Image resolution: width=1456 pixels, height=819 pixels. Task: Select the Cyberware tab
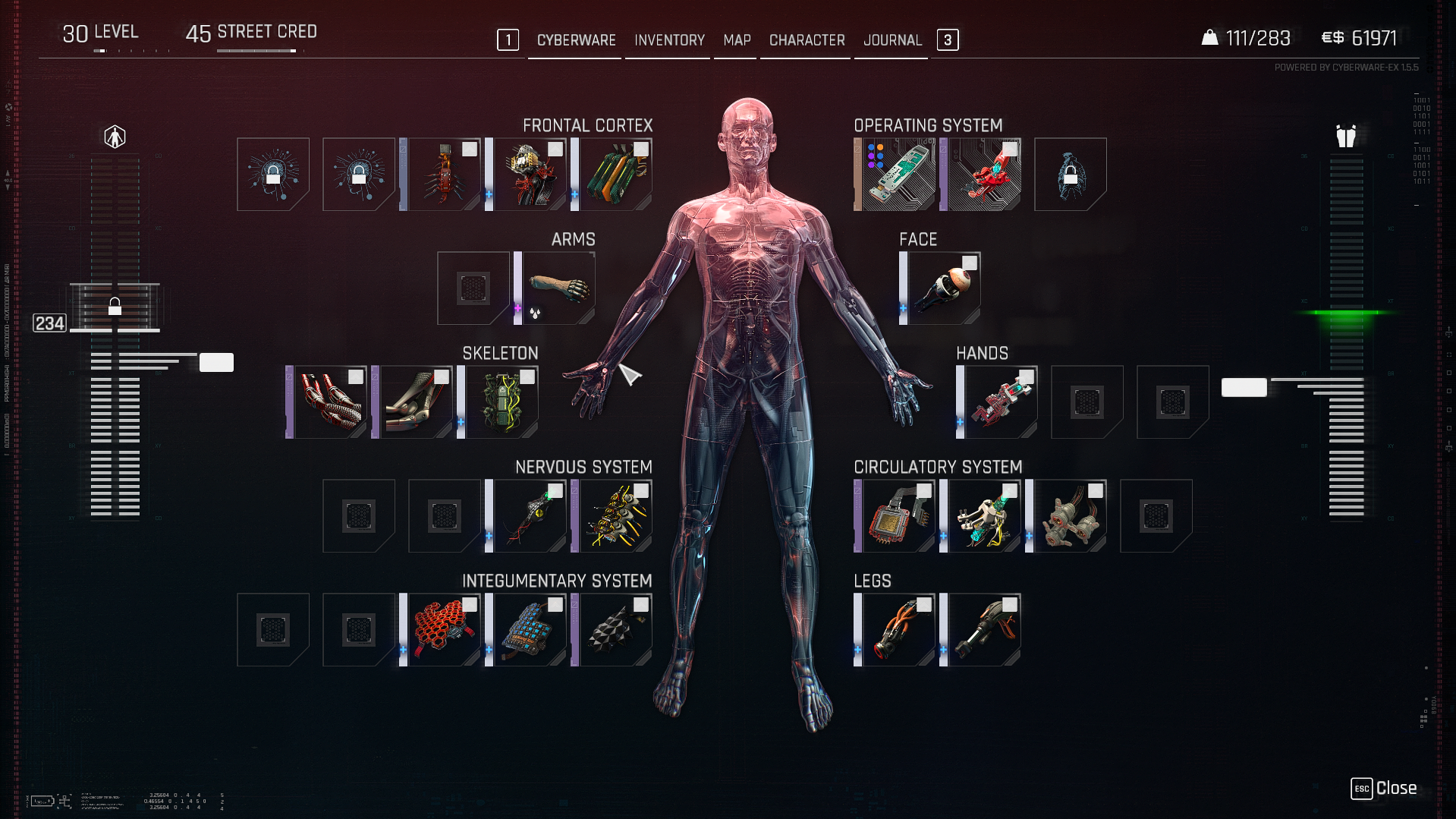point(576,40)
